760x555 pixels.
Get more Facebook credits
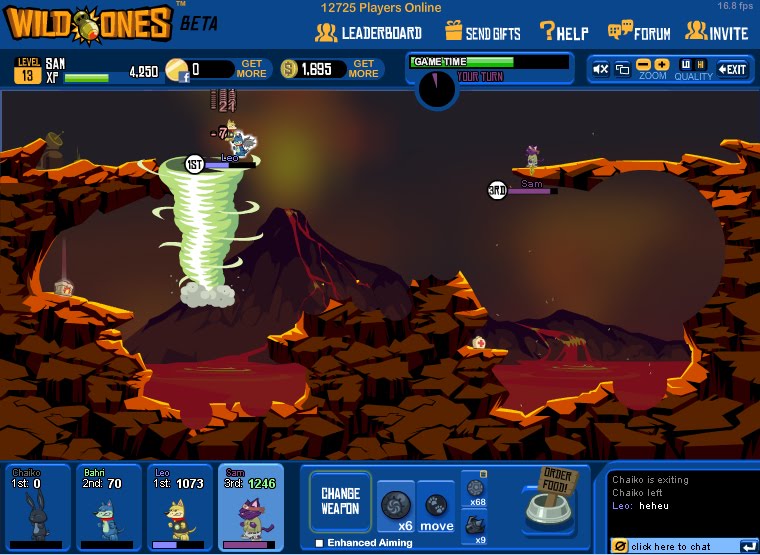pyautogui.click(x=252, y=69)
